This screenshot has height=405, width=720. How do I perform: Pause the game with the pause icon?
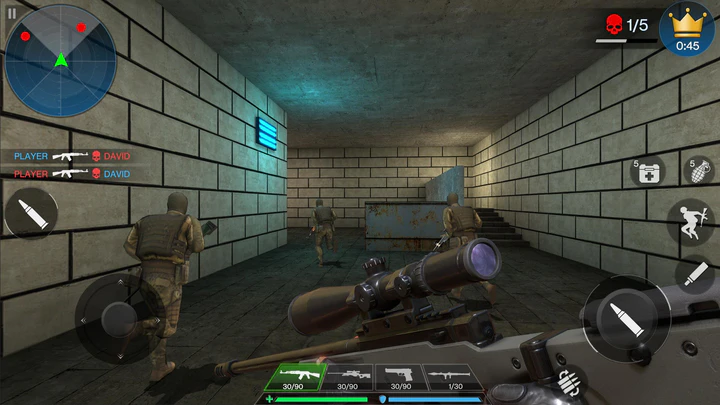pos(12,13)
